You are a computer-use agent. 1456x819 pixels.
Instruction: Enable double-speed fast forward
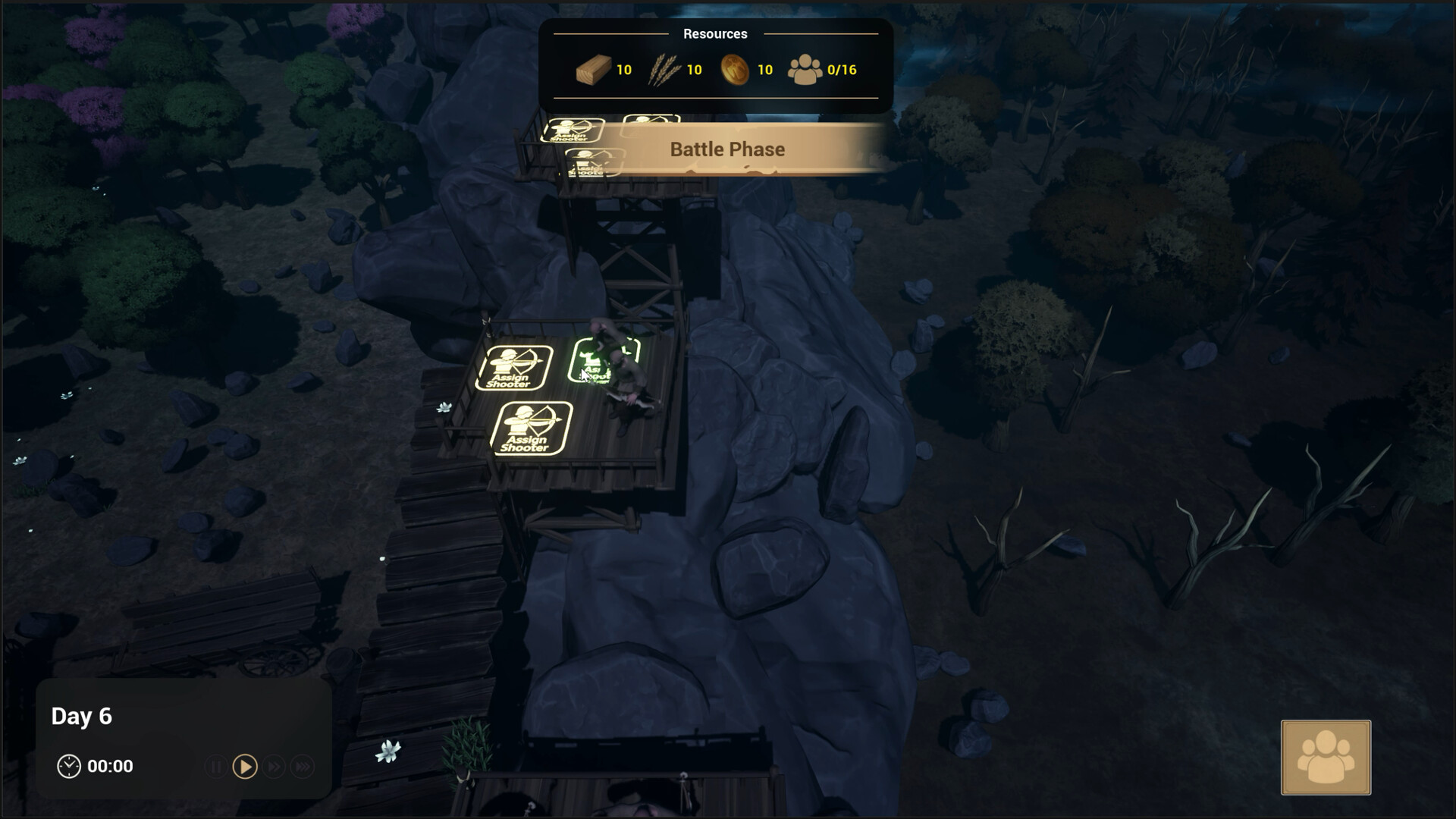[274, 767]
